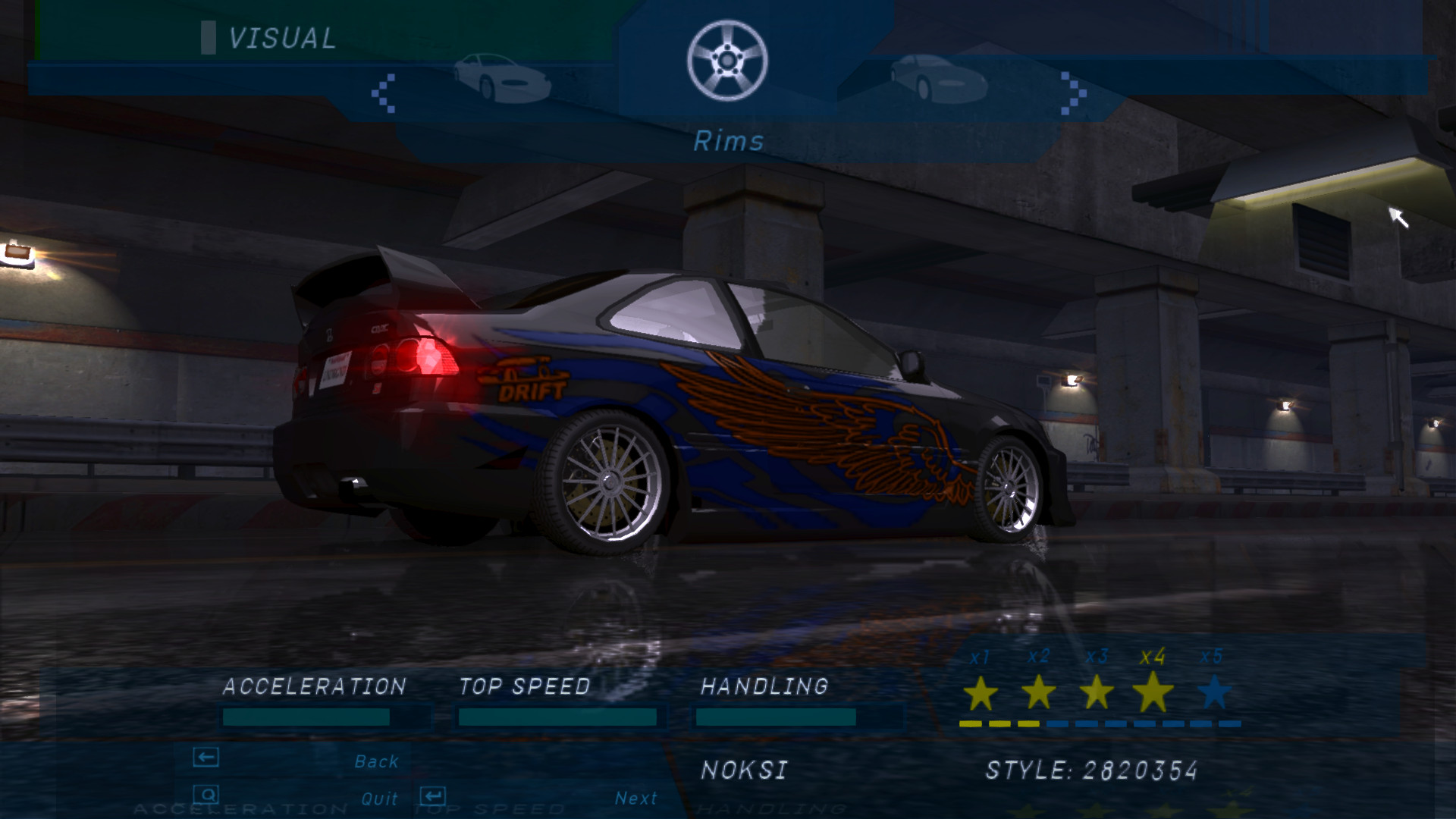Click the Enter key icon next to Next
The height and width of the screenshot is (819, 1456).
click(x=432, y=795)
